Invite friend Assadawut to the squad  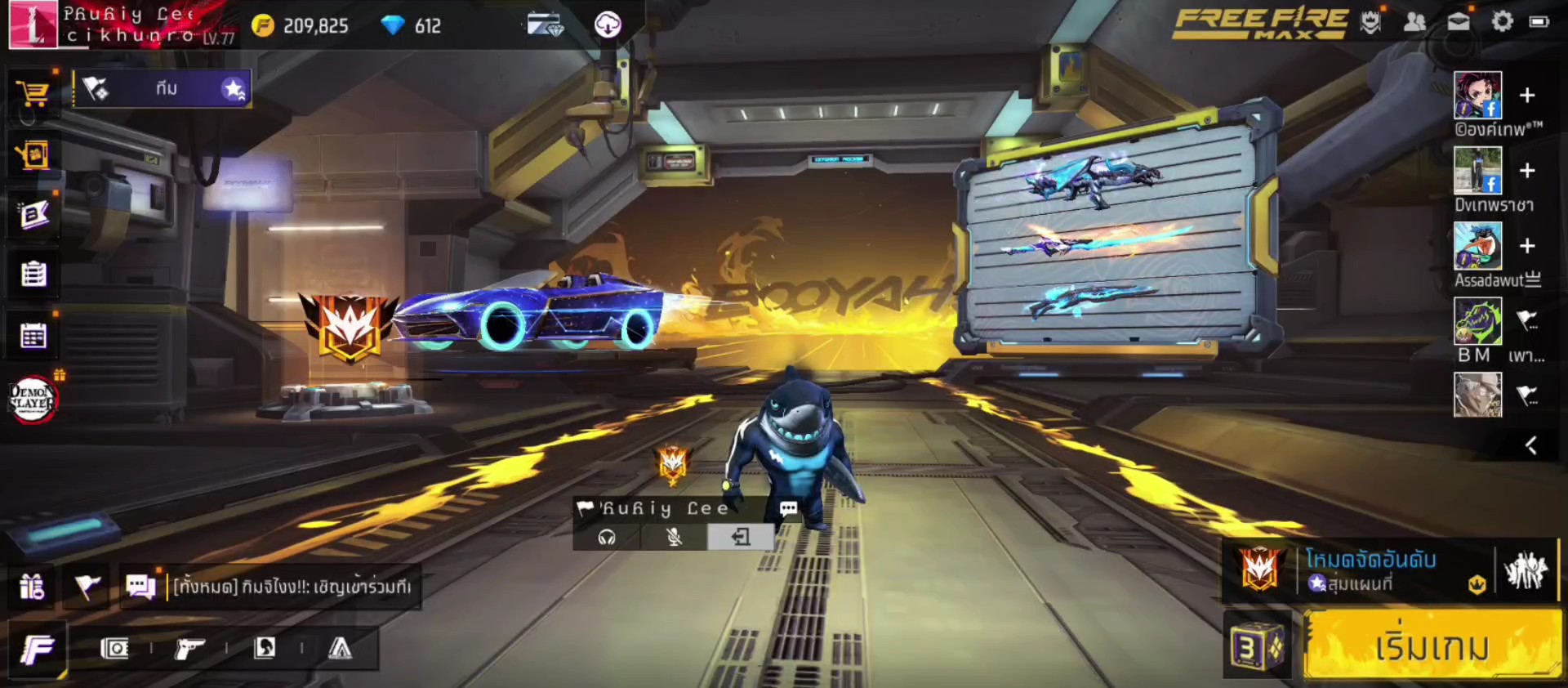tap(1527, 246)
